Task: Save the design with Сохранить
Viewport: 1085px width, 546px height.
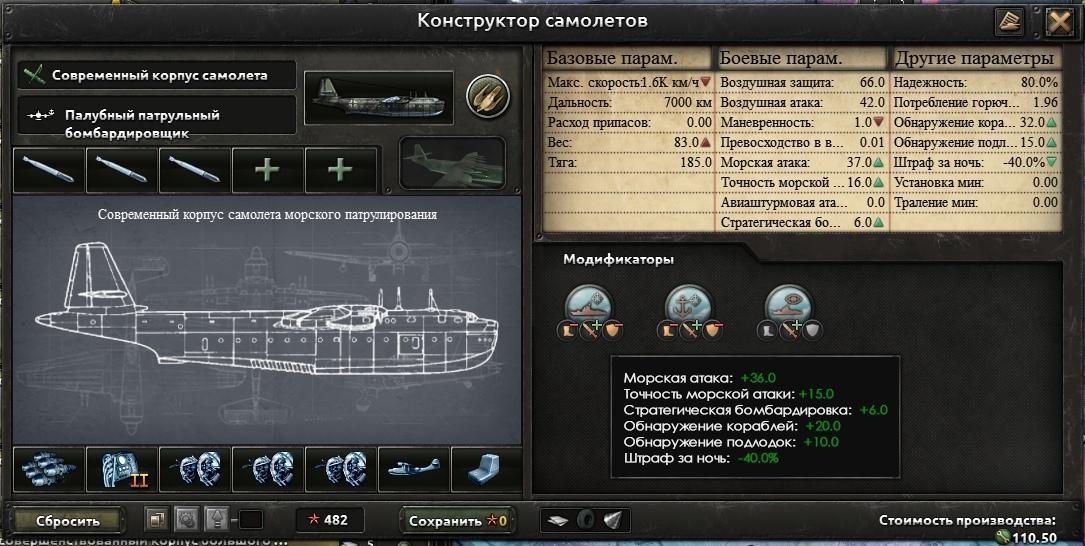Action: tap(459, 521)
